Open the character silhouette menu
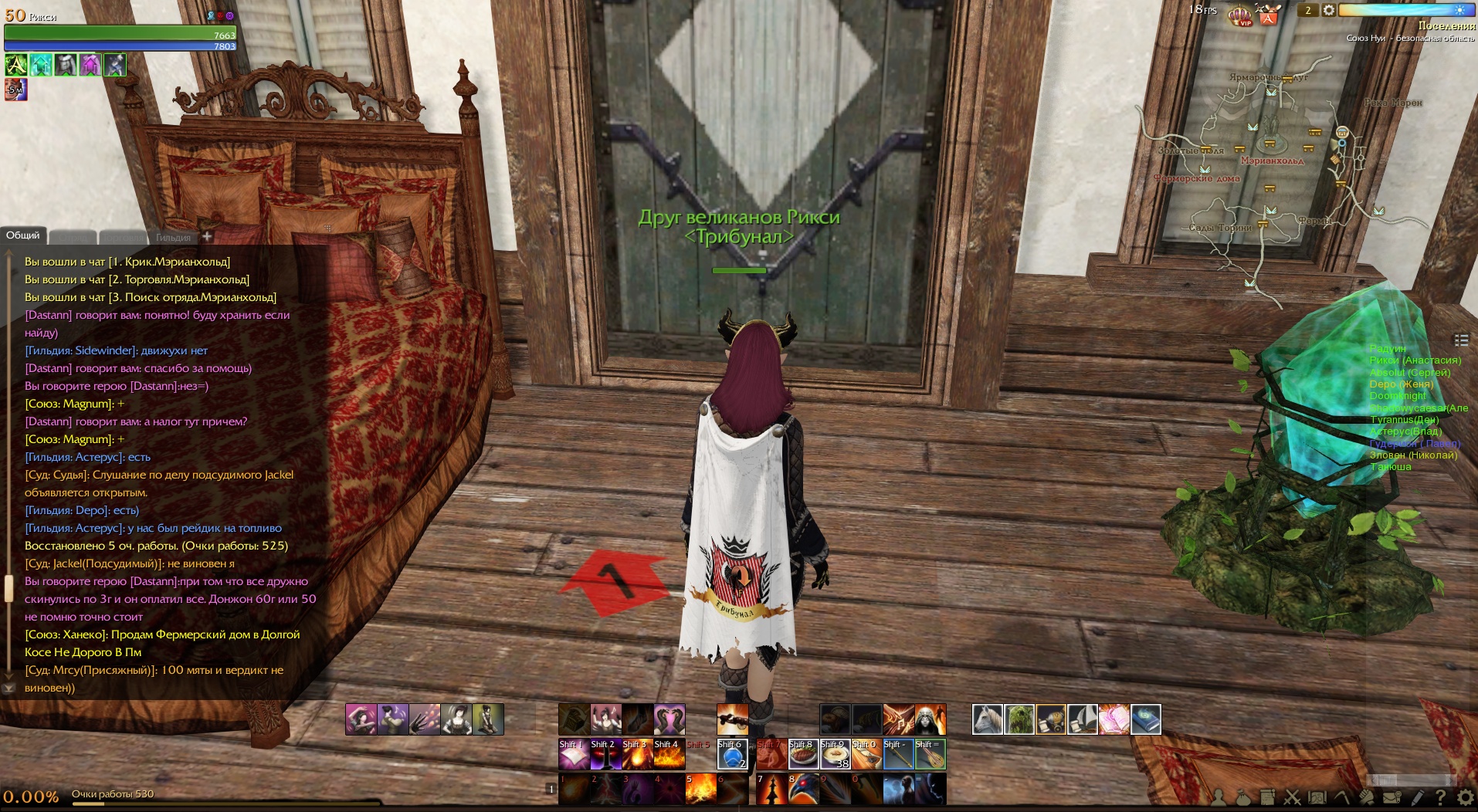Image resolution: width=1478 pixels, height=812 pixels. coord(1219,797)
